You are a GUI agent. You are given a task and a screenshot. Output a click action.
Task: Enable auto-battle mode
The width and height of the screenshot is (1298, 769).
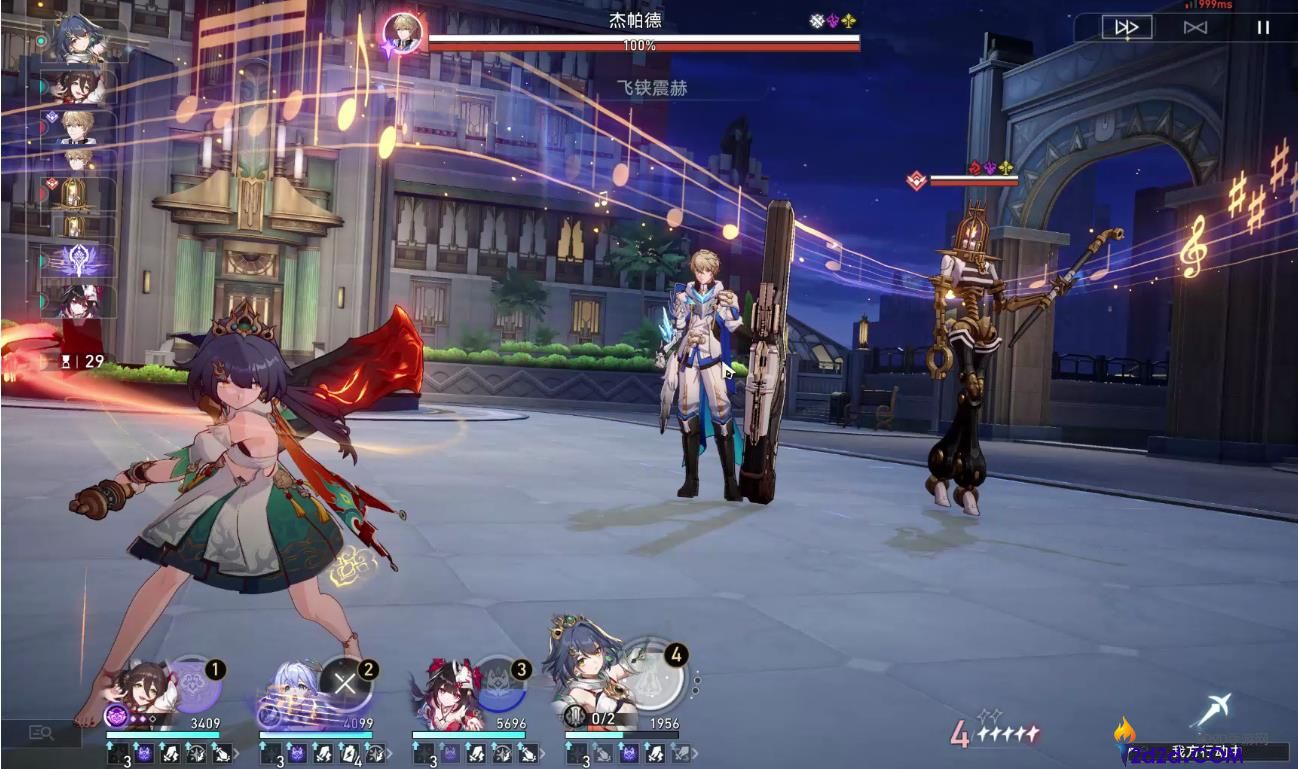click(x=1195, y=27)
